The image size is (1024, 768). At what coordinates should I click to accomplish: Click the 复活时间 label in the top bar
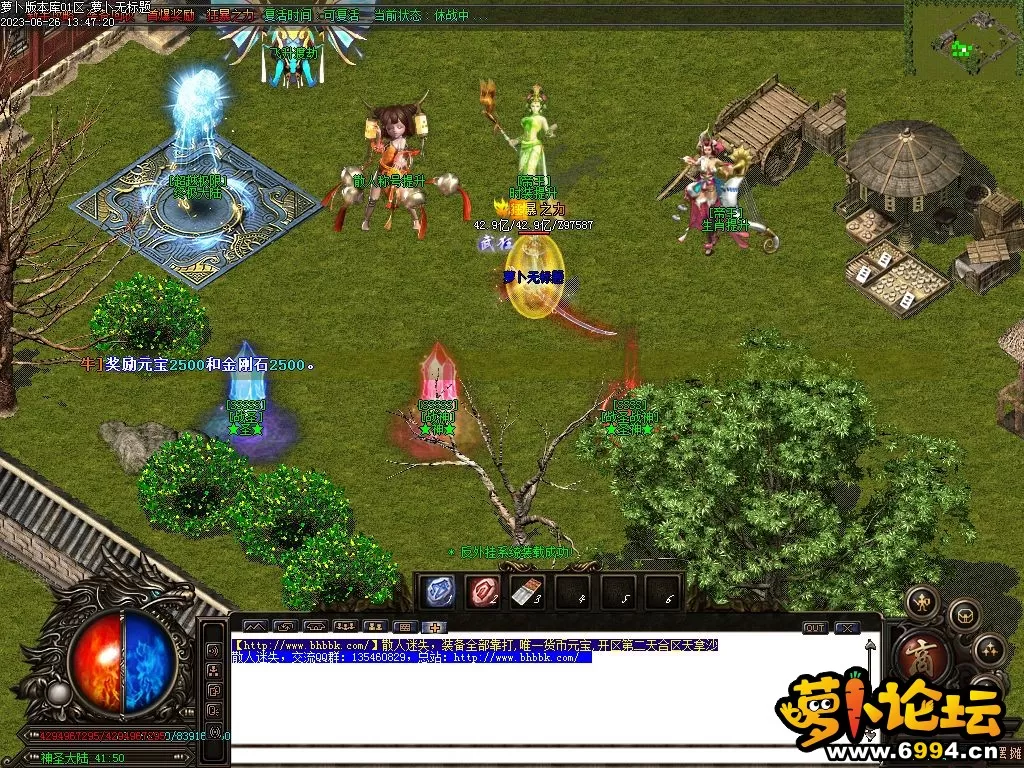click(288, 16)
